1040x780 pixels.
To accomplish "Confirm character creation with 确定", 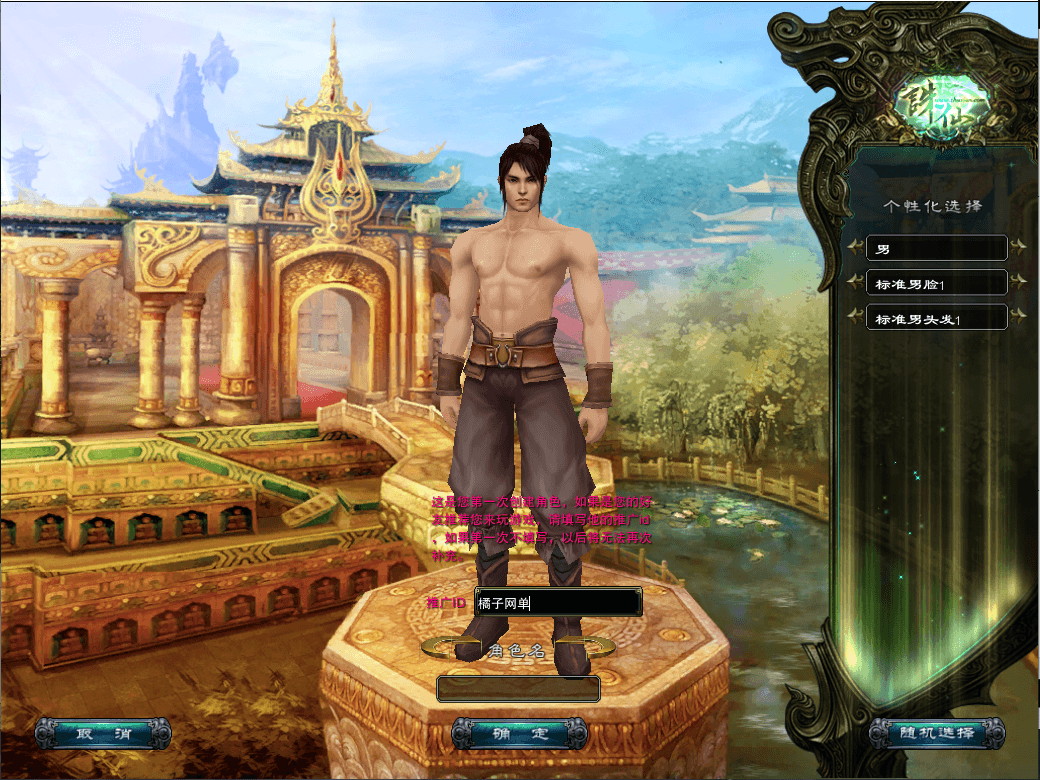I will point(519,733).
